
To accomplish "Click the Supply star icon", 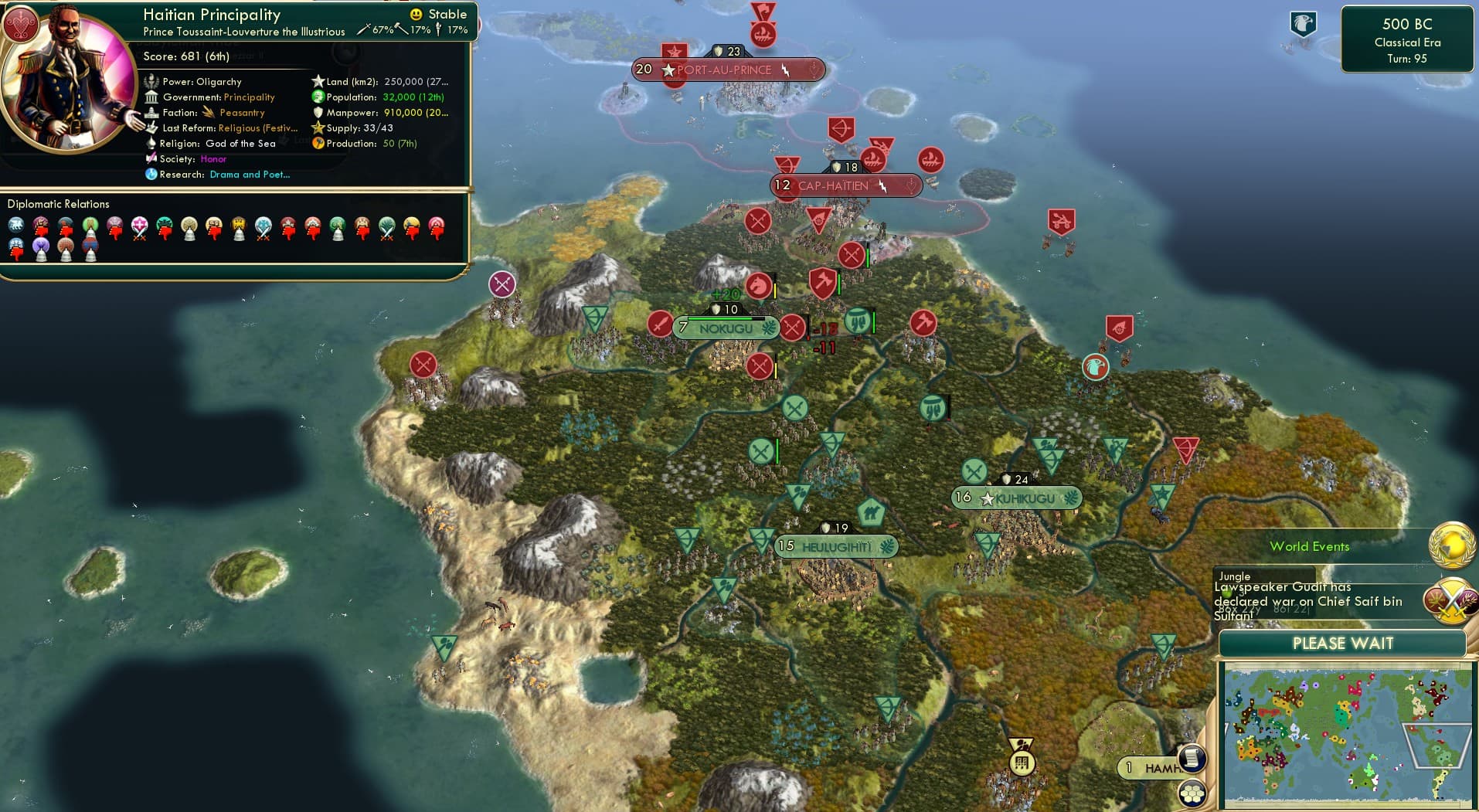I will click(x=318, y=128).
